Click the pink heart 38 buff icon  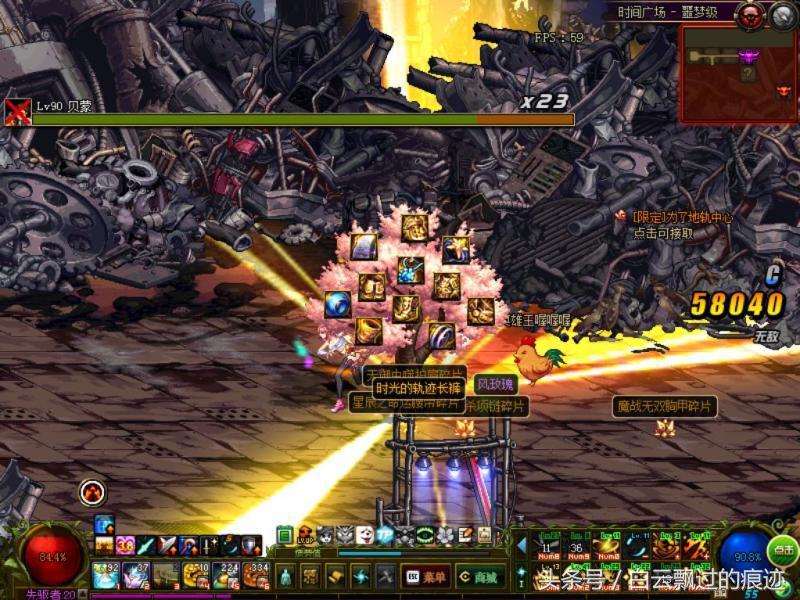(125, 545)
